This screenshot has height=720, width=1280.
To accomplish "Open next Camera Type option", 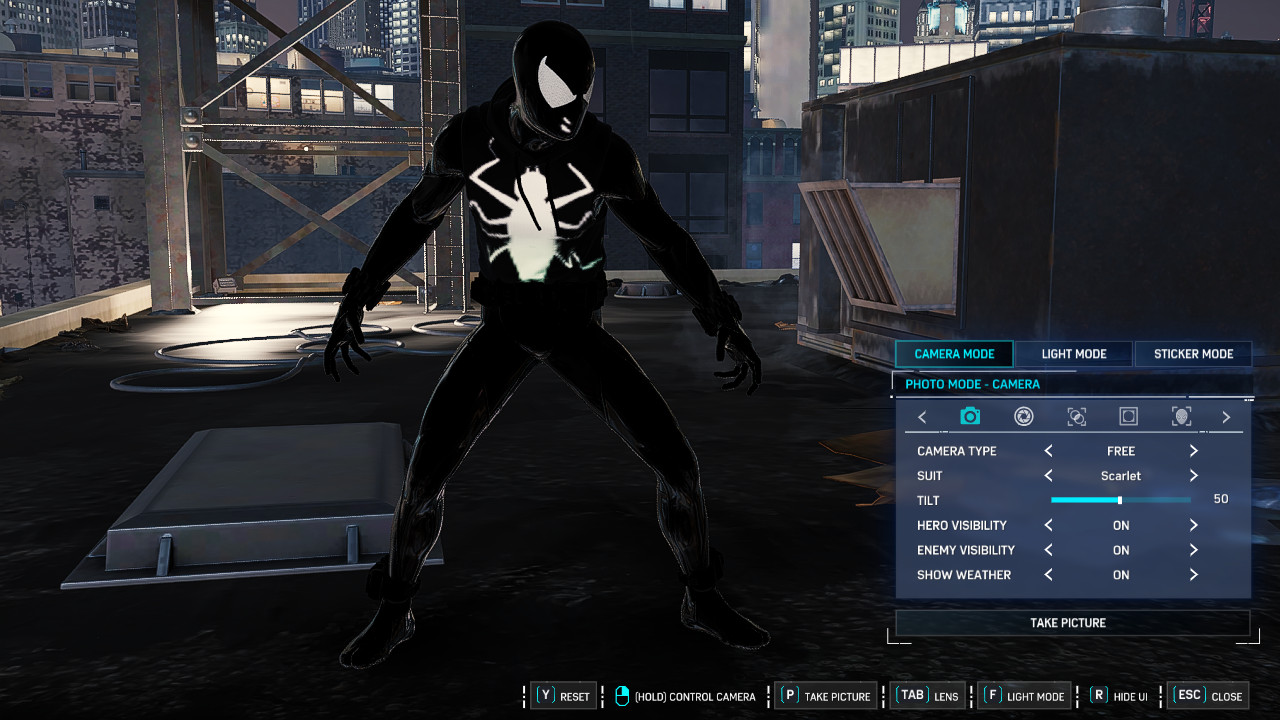I will click(x=1193, y=451).
